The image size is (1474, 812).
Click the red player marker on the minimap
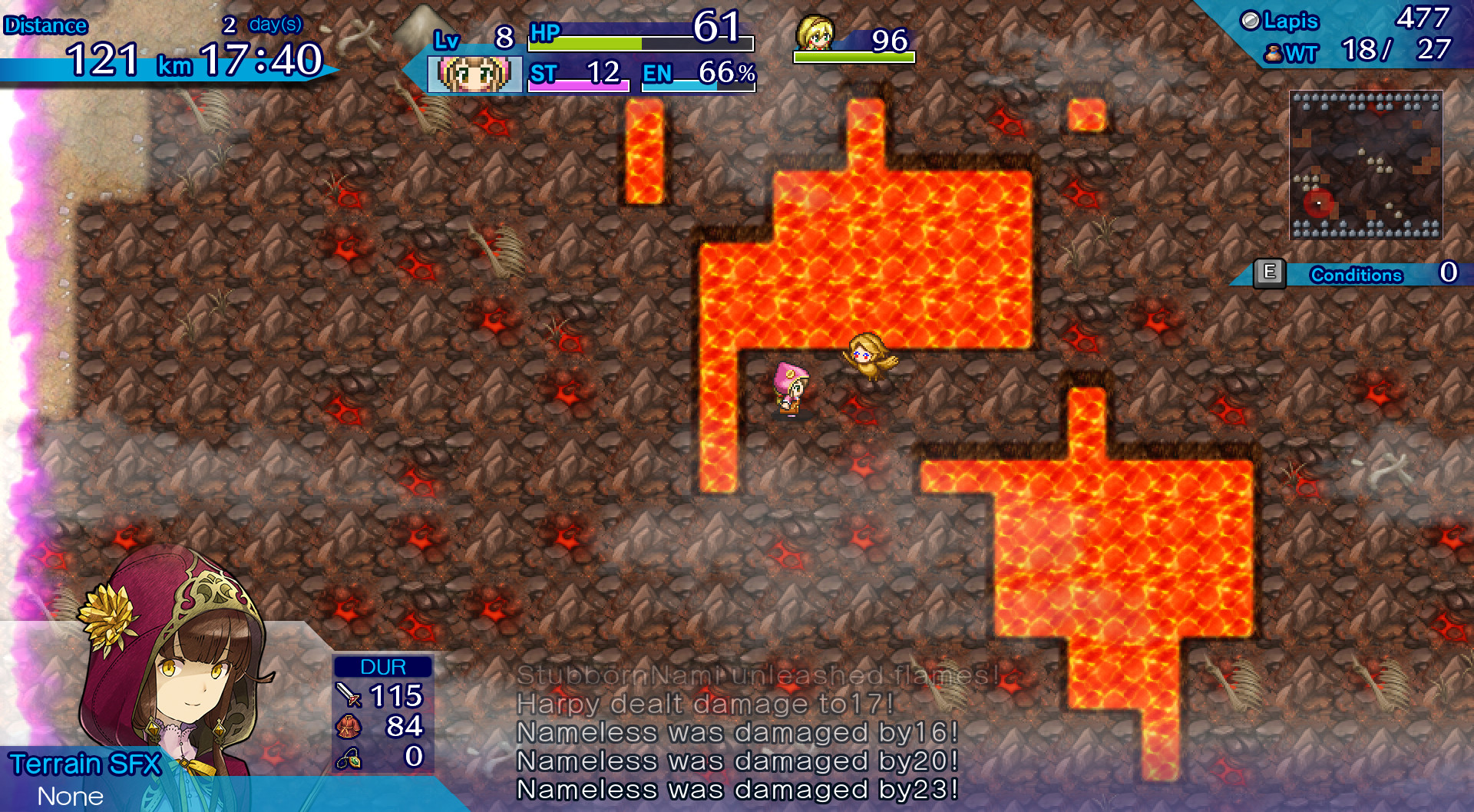1317,203
